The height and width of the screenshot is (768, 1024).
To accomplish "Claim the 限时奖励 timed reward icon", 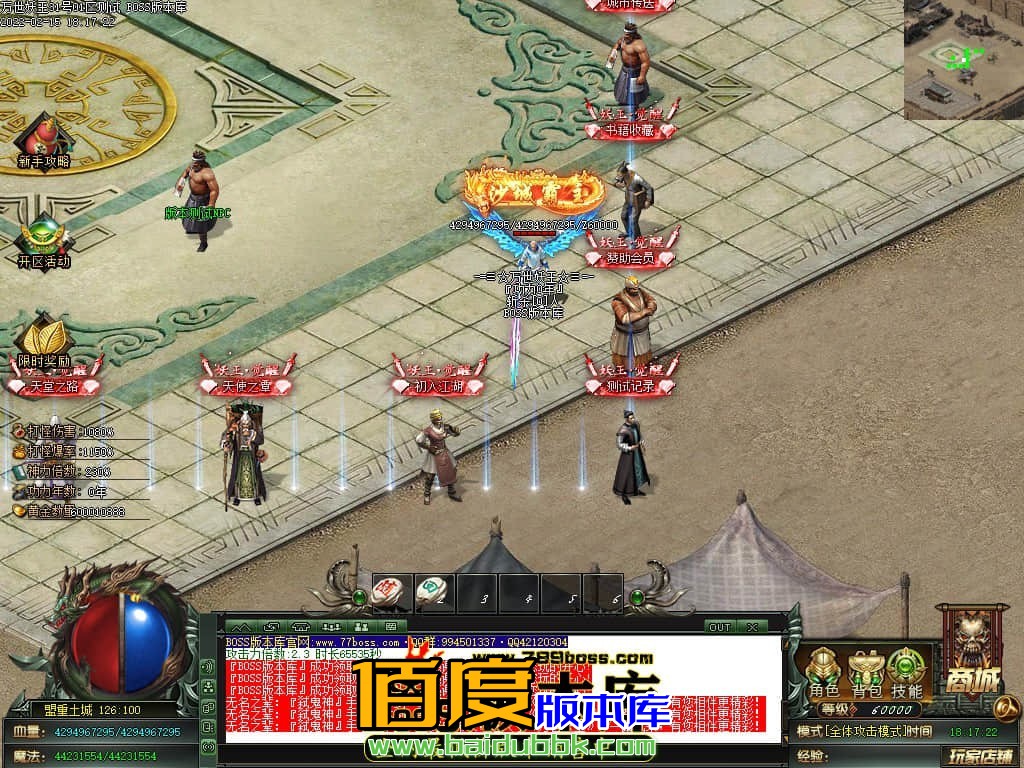I will [x=43, y=339].
